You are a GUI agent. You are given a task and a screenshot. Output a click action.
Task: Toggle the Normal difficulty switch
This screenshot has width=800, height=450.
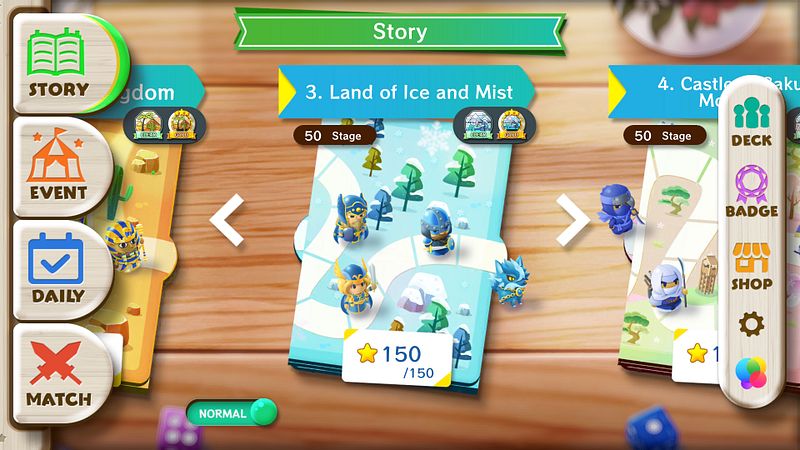(231, 412)
